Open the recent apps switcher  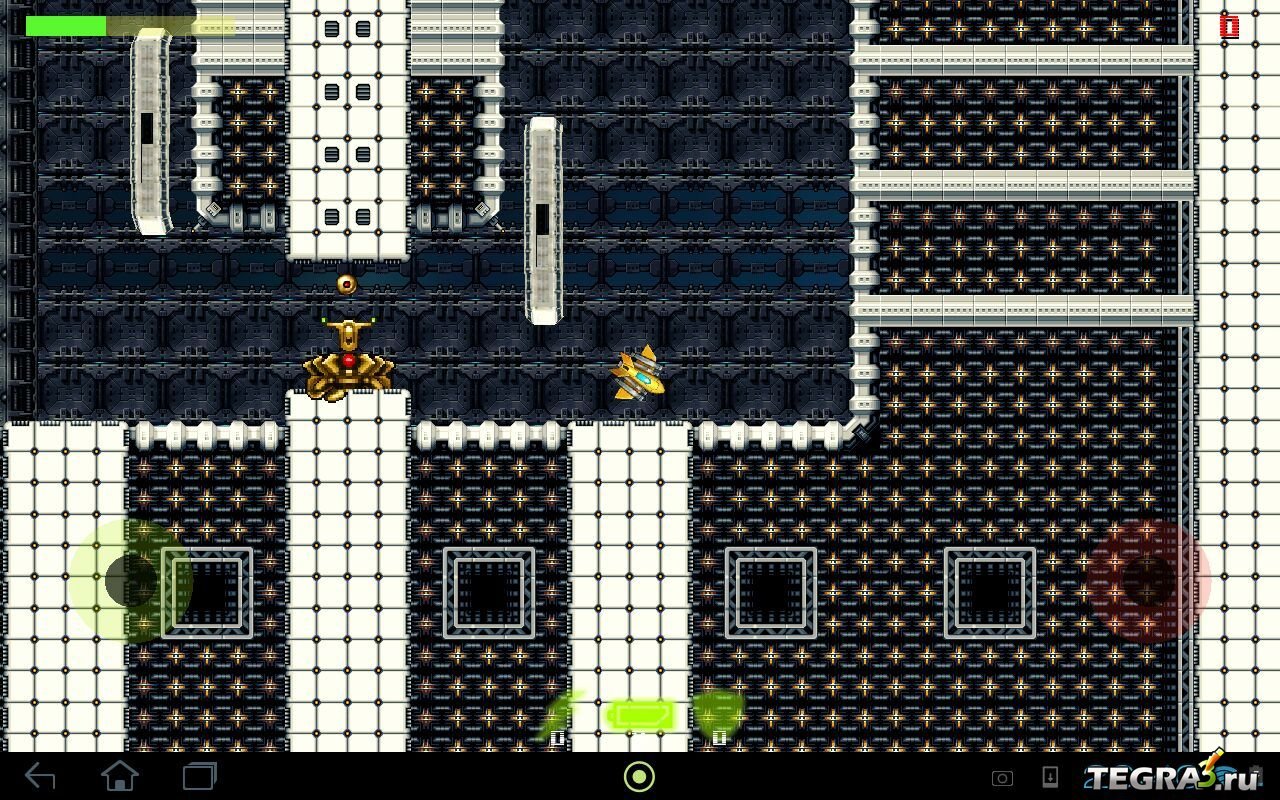pos(199,776)
